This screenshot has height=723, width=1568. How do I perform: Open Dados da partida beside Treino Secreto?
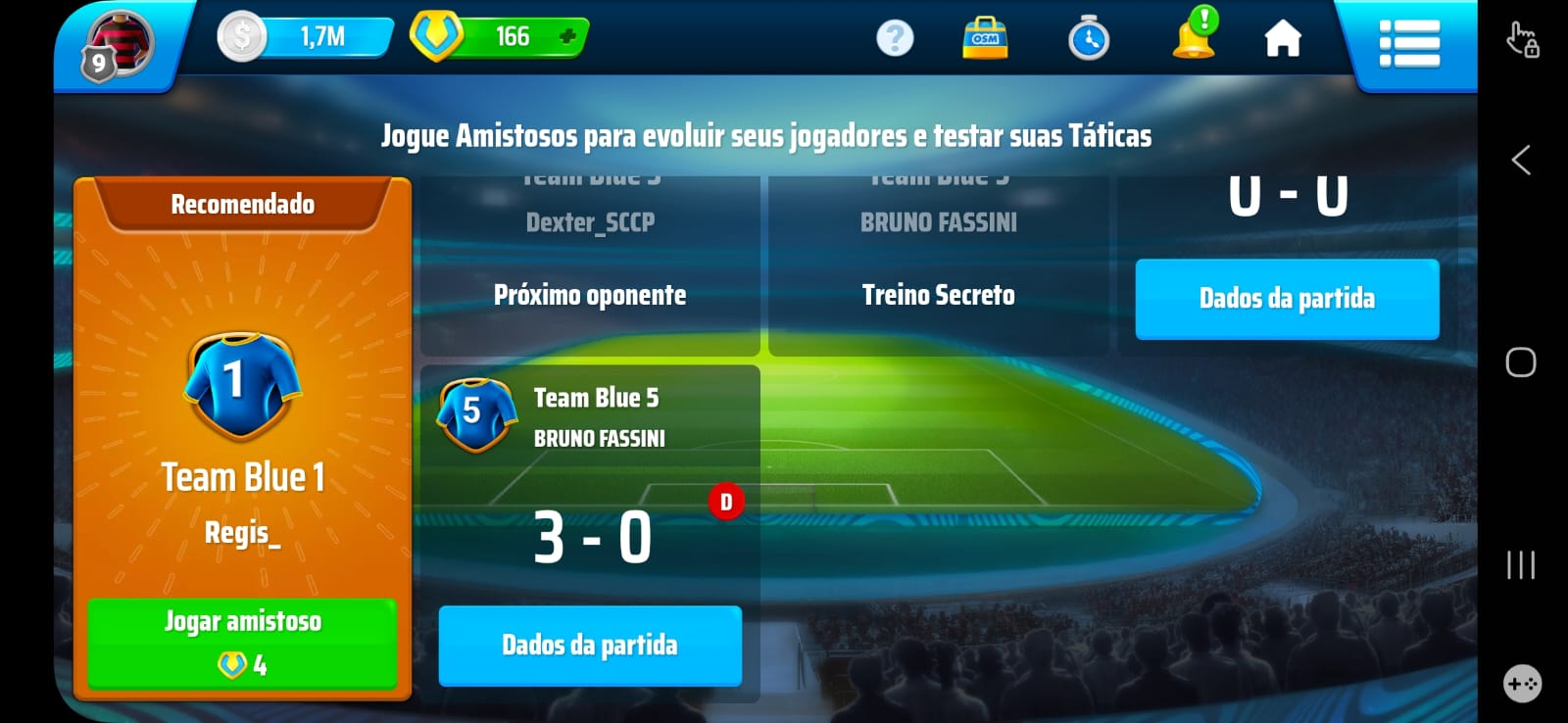point(1287,299)
